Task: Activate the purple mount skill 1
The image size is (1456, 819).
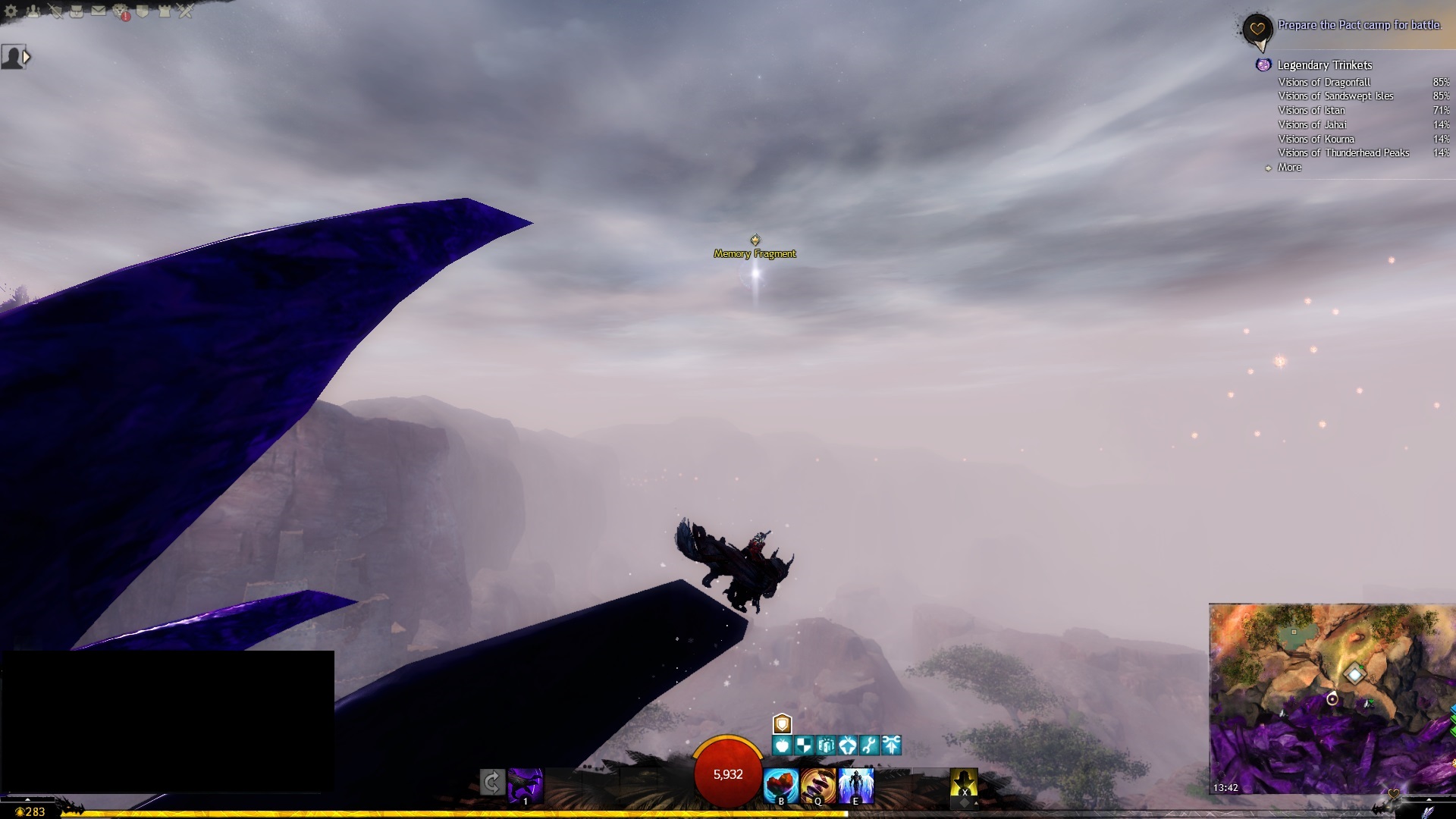Action: pos(525,786)
